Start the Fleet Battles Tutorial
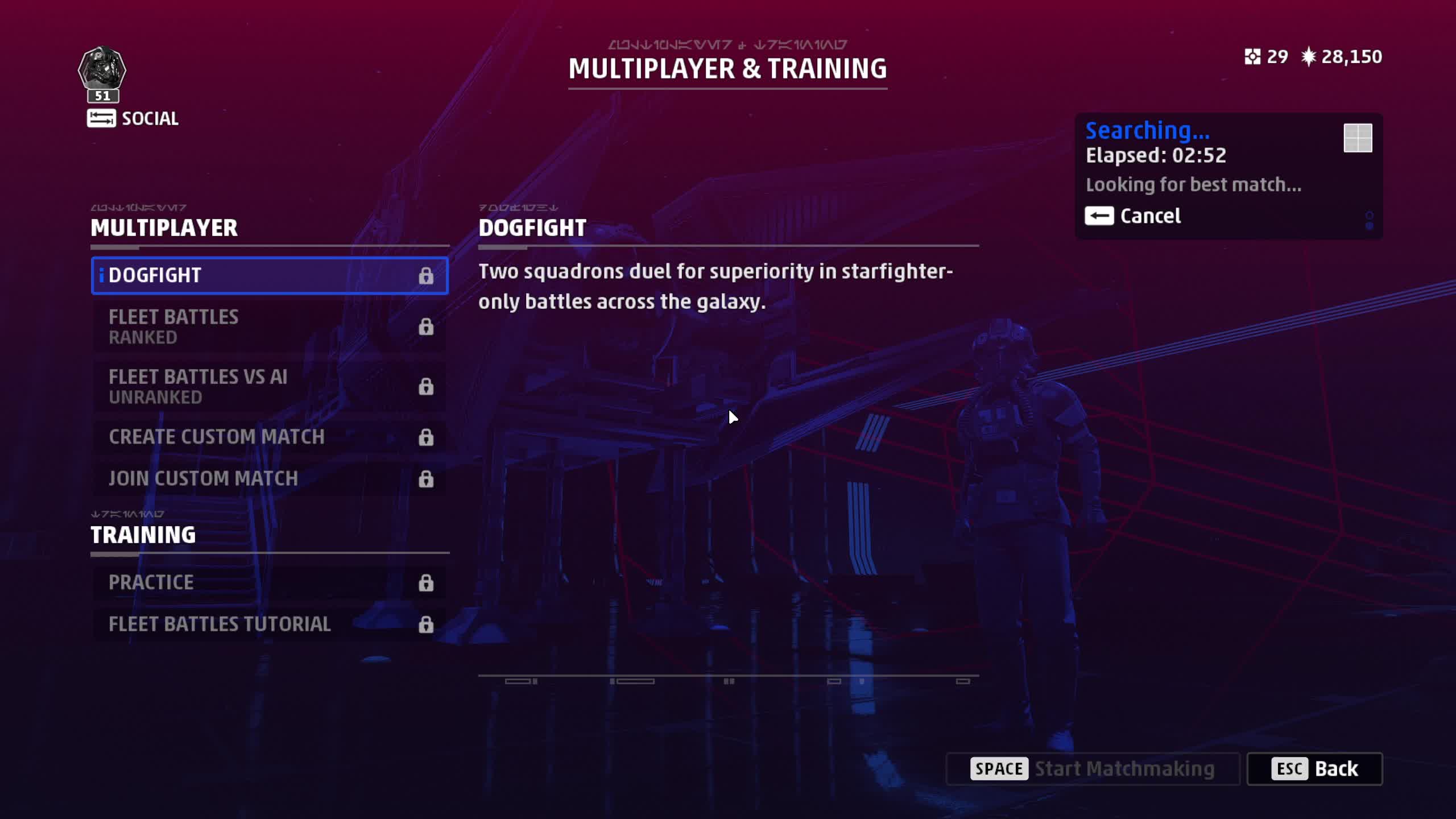1456x819 pixels. tap(269, 624)
